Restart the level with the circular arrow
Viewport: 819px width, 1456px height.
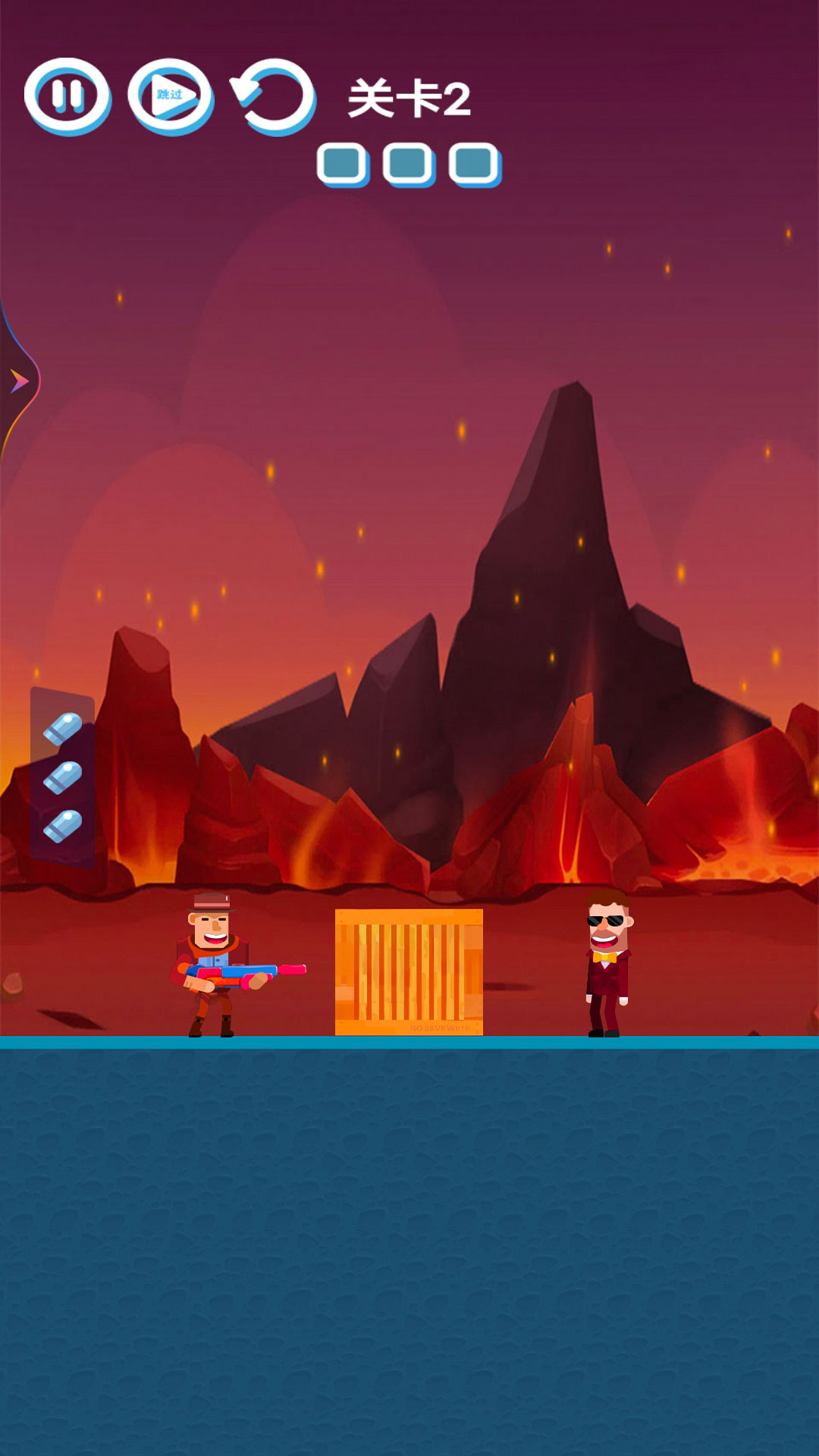(x=273, y=96)
